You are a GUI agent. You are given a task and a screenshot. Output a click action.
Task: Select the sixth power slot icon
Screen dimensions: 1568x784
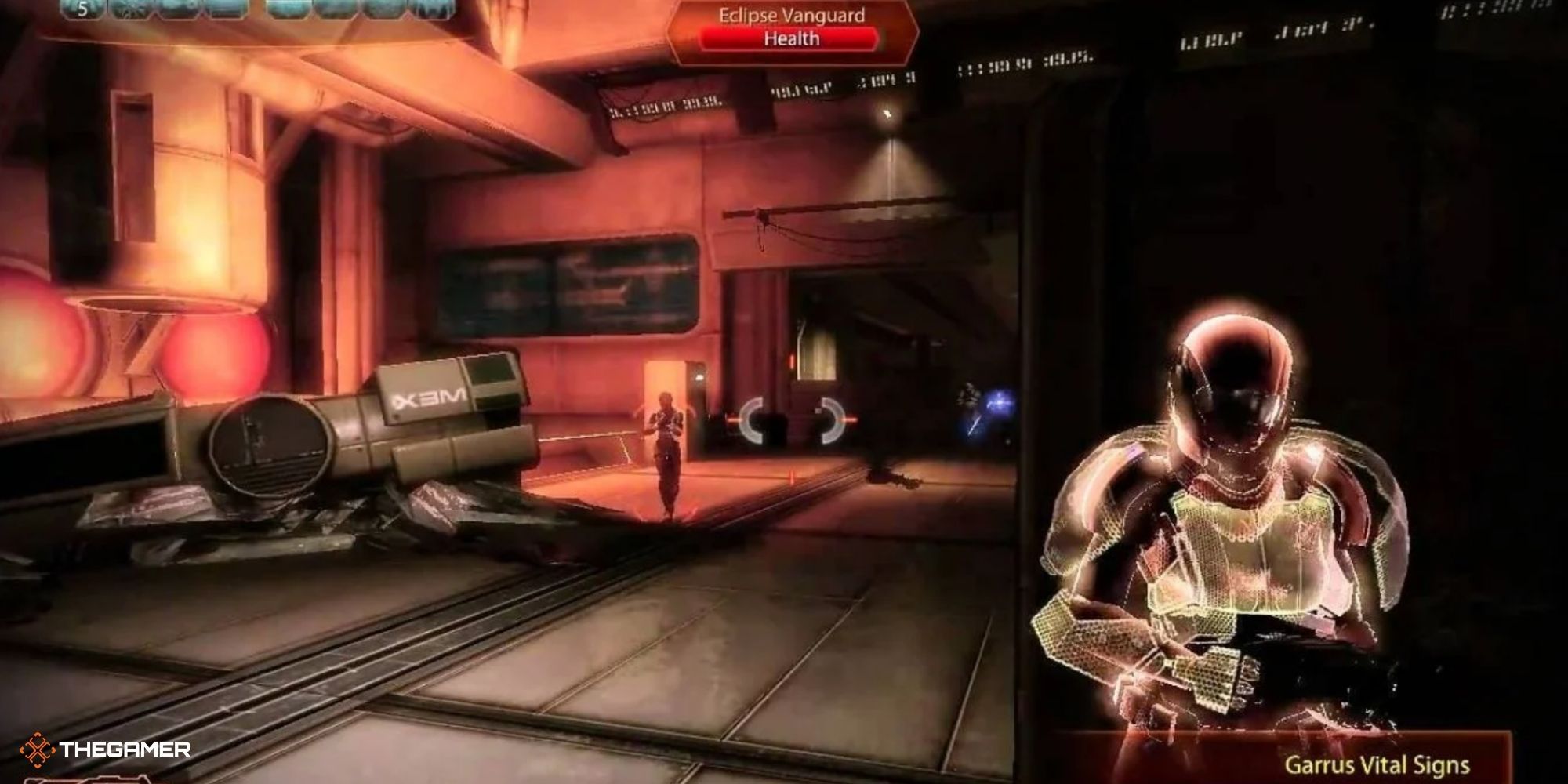point(337,12)
